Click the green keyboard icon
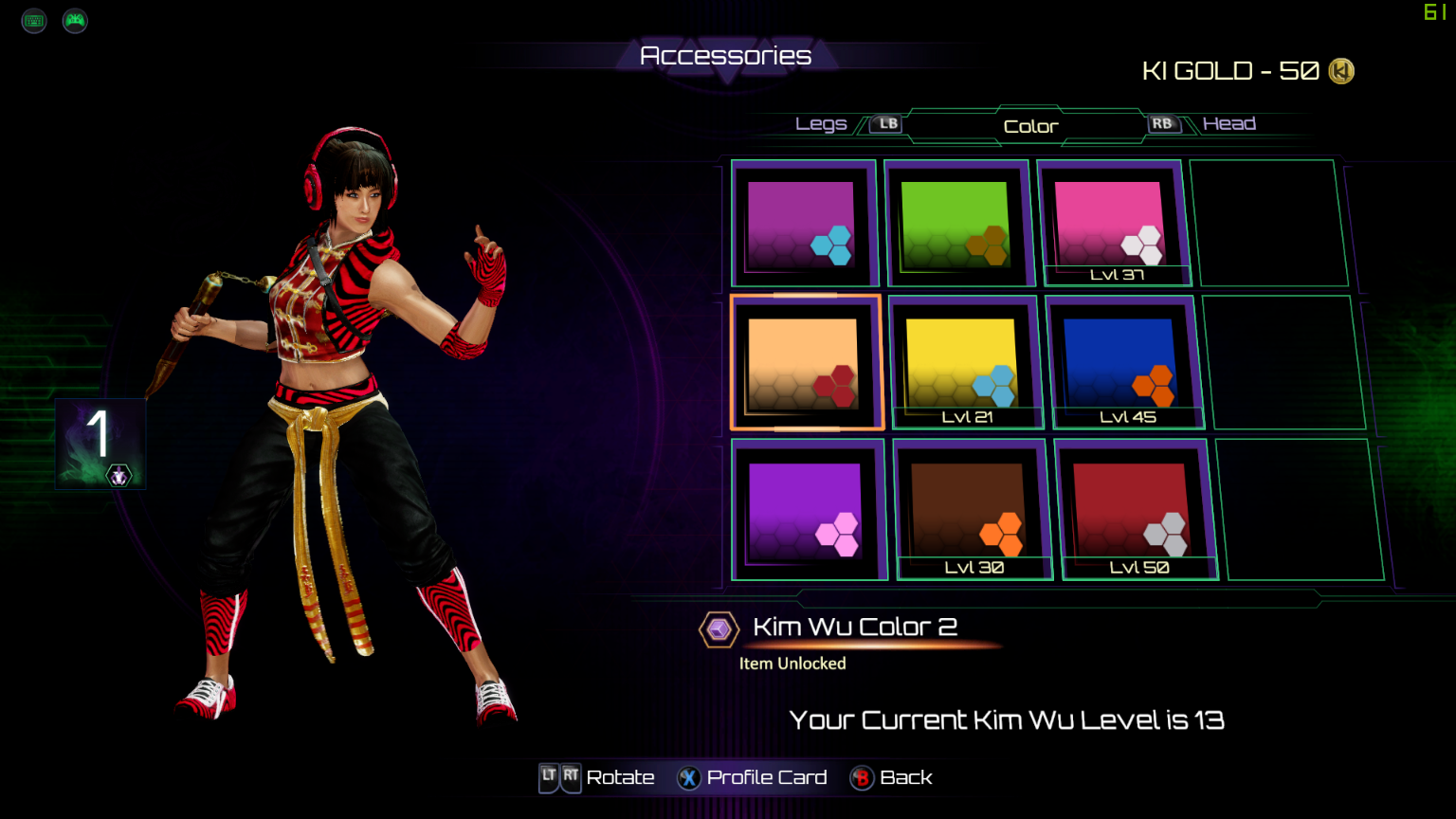Screen dimensions: 1456x819 pos(34,20)
